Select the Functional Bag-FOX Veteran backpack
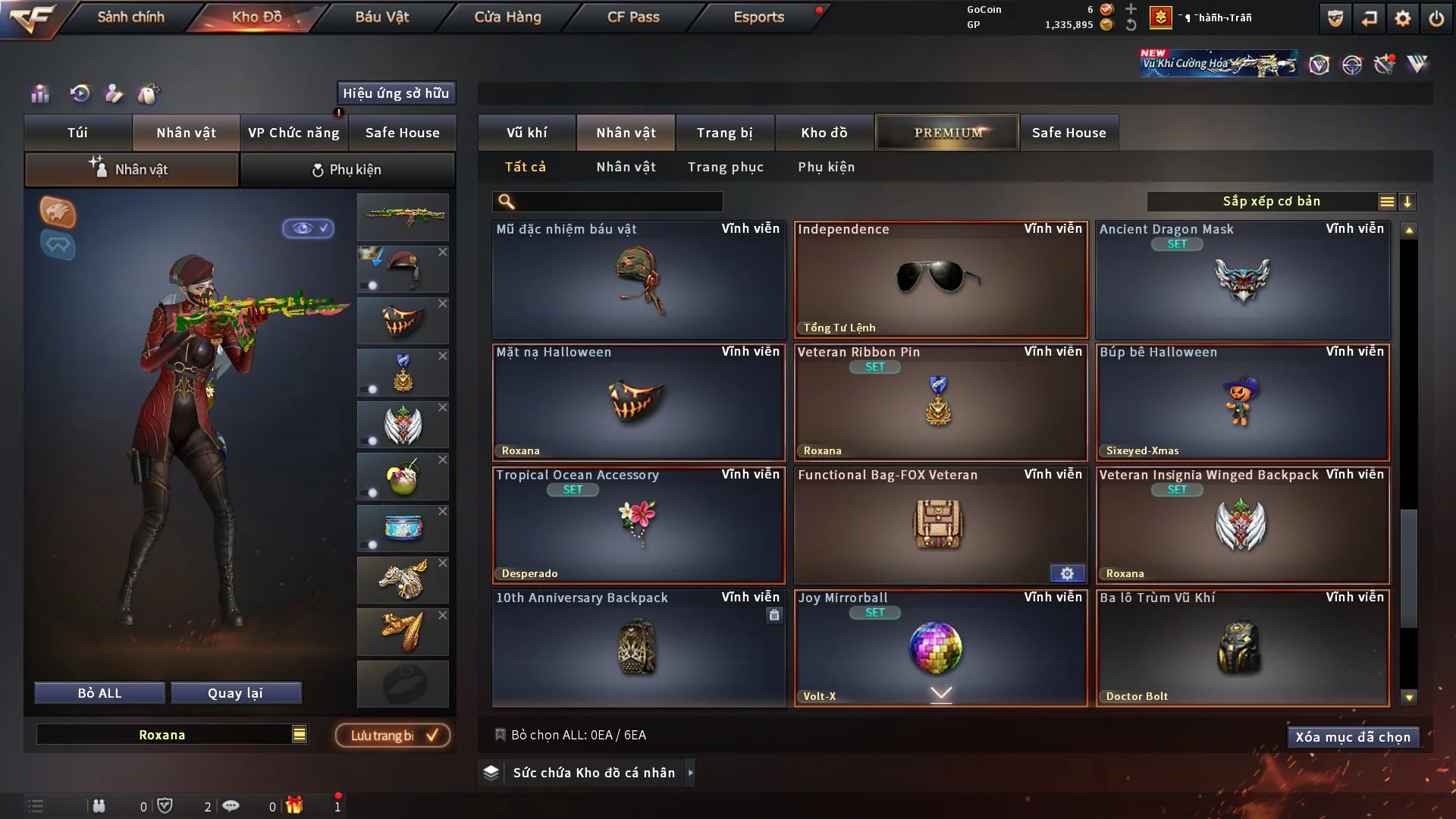The height and width of the screenshot is (819, 1456). 940,525
